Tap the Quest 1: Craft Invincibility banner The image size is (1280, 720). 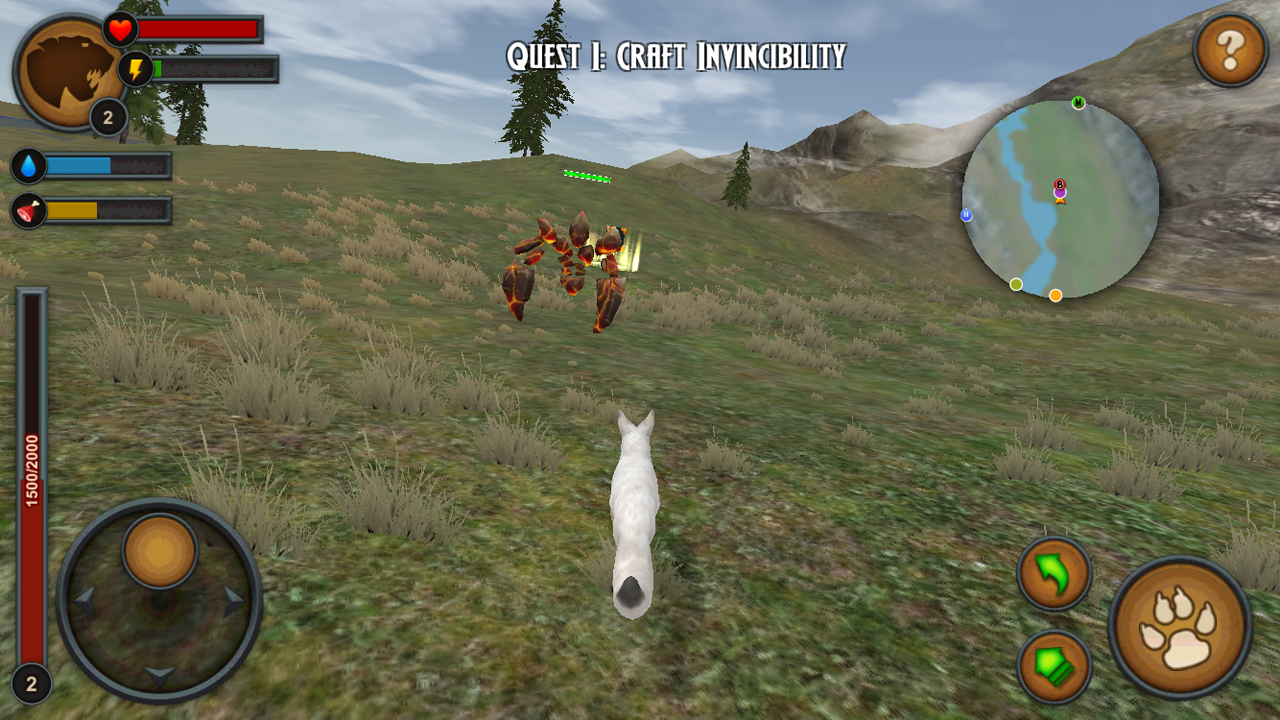click(x=676, y=53)
